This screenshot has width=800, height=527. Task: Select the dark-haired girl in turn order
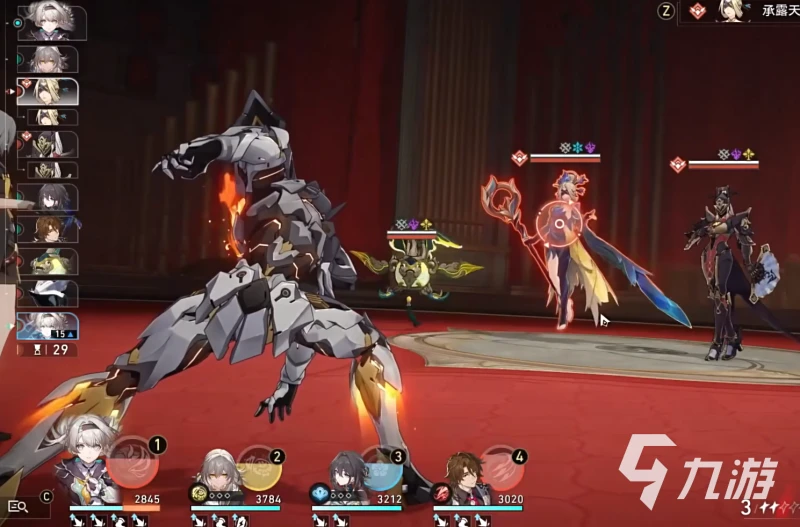point(51,197)
